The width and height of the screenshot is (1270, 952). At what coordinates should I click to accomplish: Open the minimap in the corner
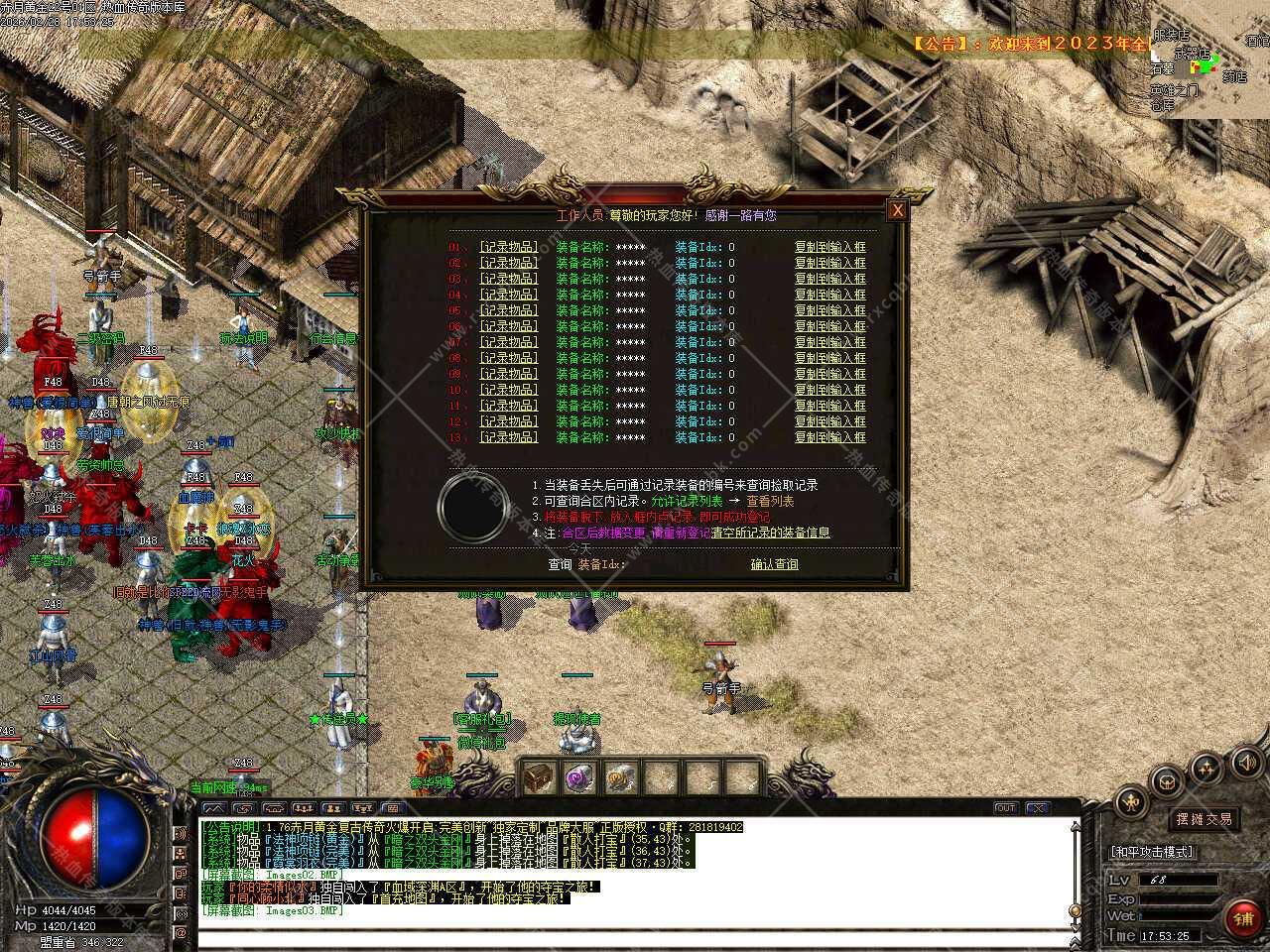[x=1210, y=59]
